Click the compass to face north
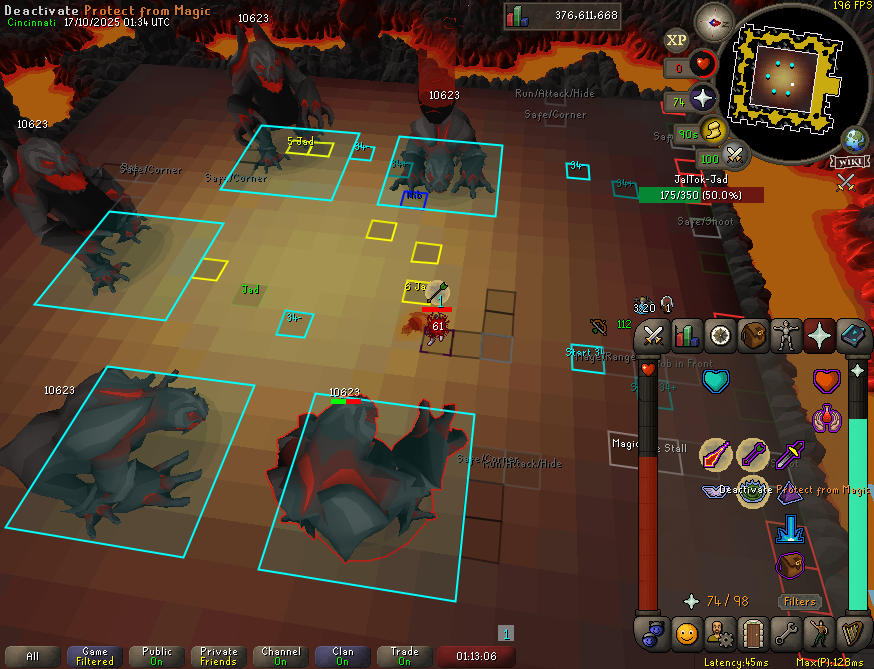 (714, 21)
